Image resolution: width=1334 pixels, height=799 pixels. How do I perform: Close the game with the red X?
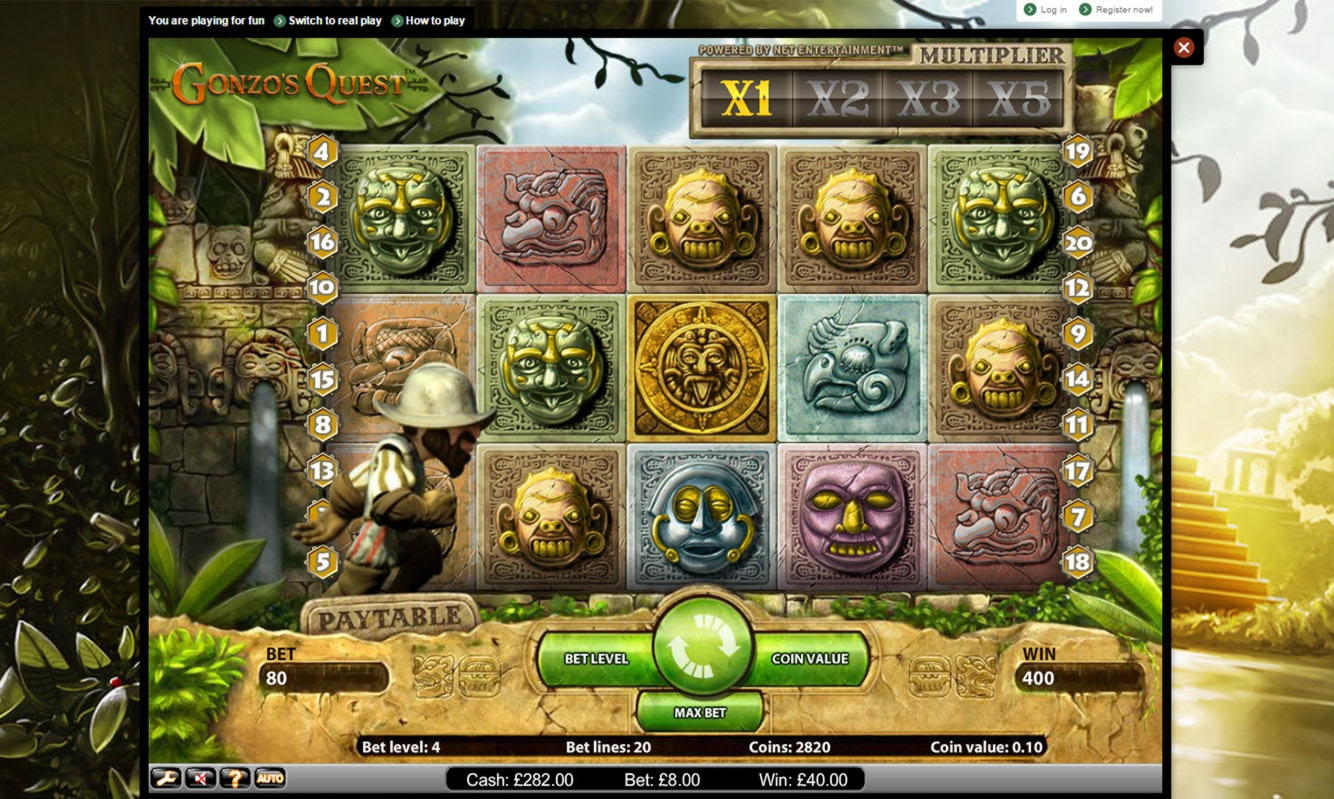click(1184, 47)
